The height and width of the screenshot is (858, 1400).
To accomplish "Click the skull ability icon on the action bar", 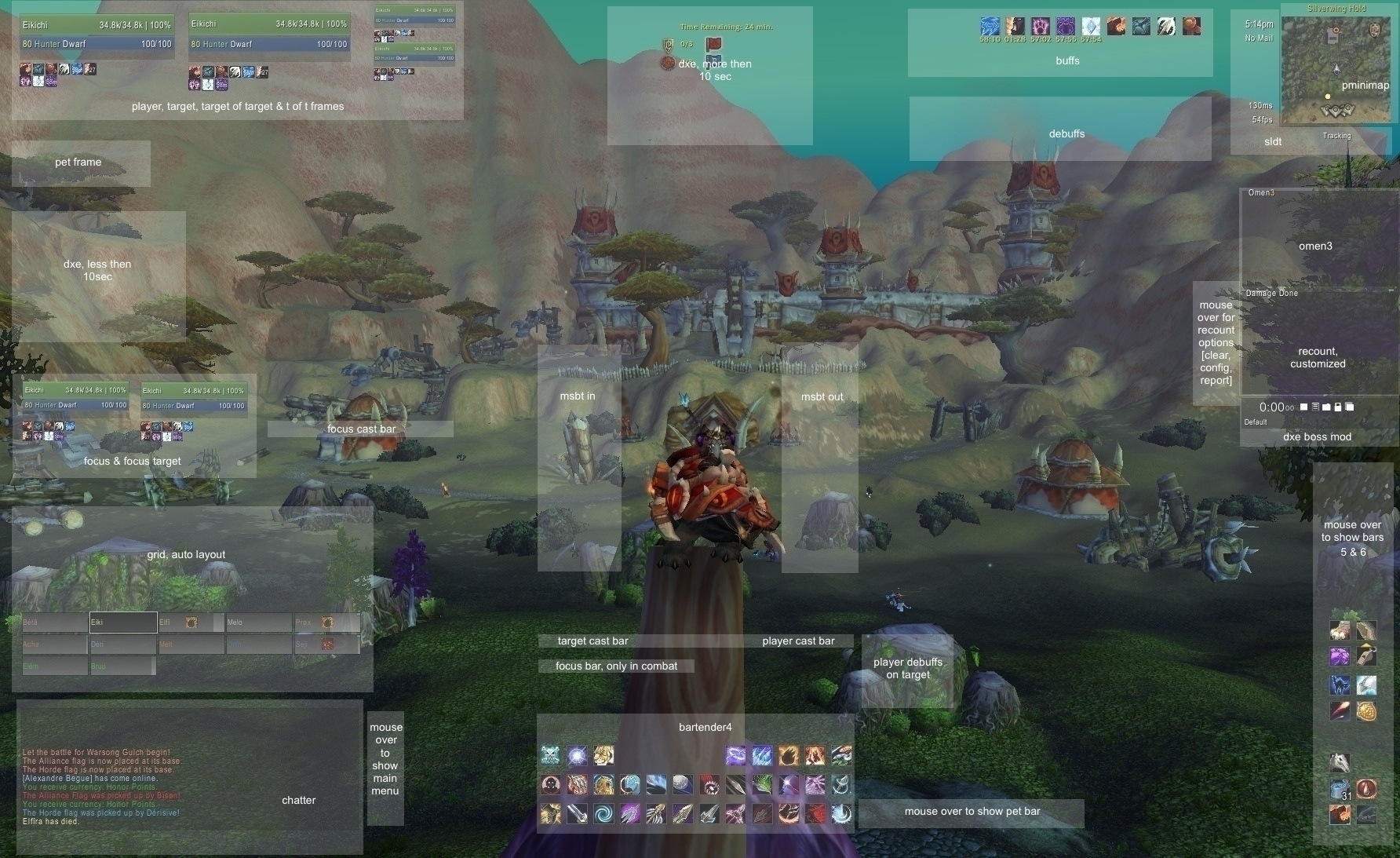I will [x=550, y=755].
